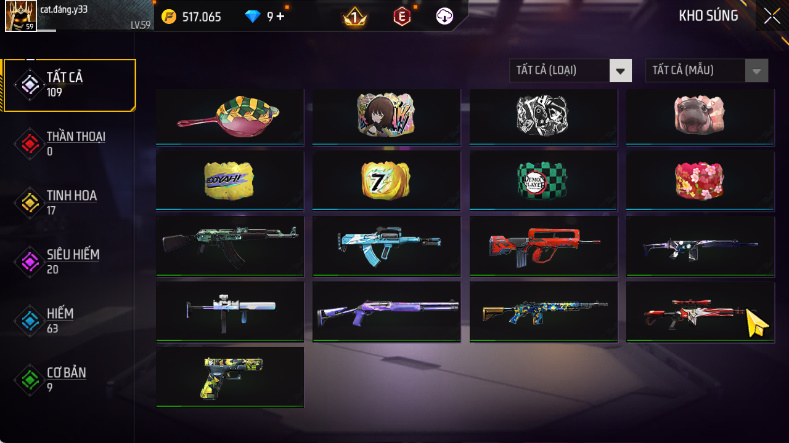The width and height of the screenshot is (789, 443).
Task: Select the Booyah gloo wall skin
Action: click(x=230, y=179)
